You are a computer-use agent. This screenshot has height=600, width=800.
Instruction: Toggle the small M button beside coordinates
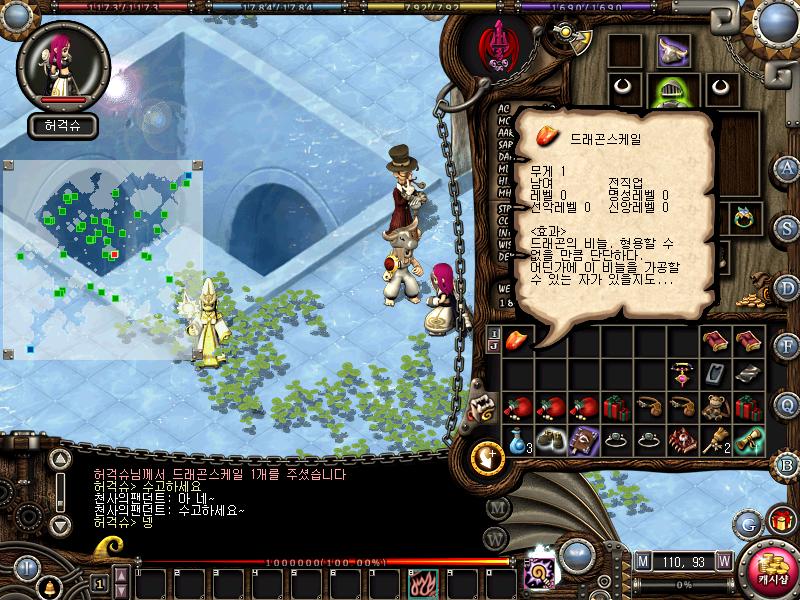[x=642, y=560]
